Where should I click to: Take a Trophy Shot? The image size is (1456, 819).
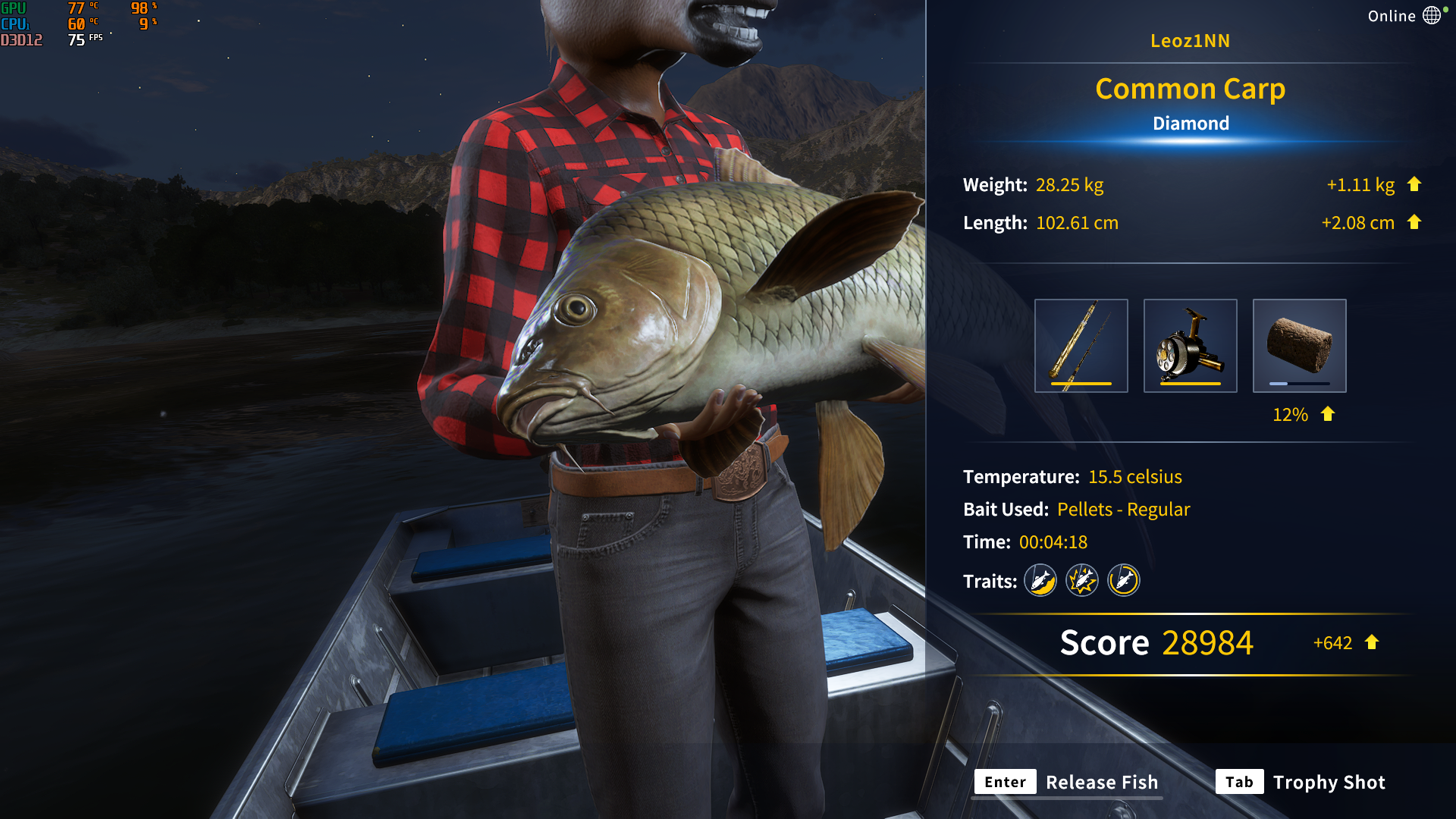click(1329, 782)
